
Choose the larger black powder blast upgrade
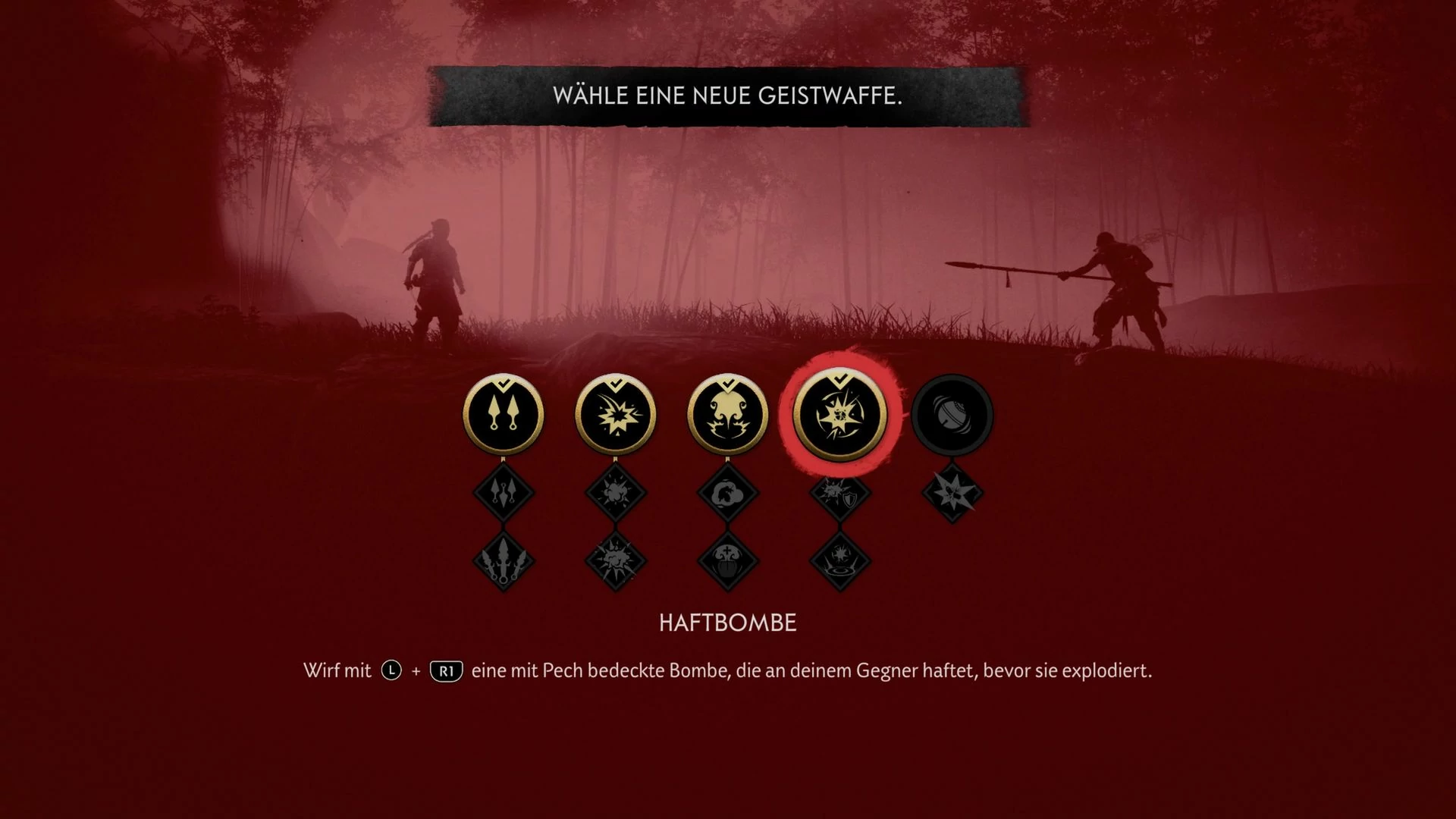(x=615, y=561)
